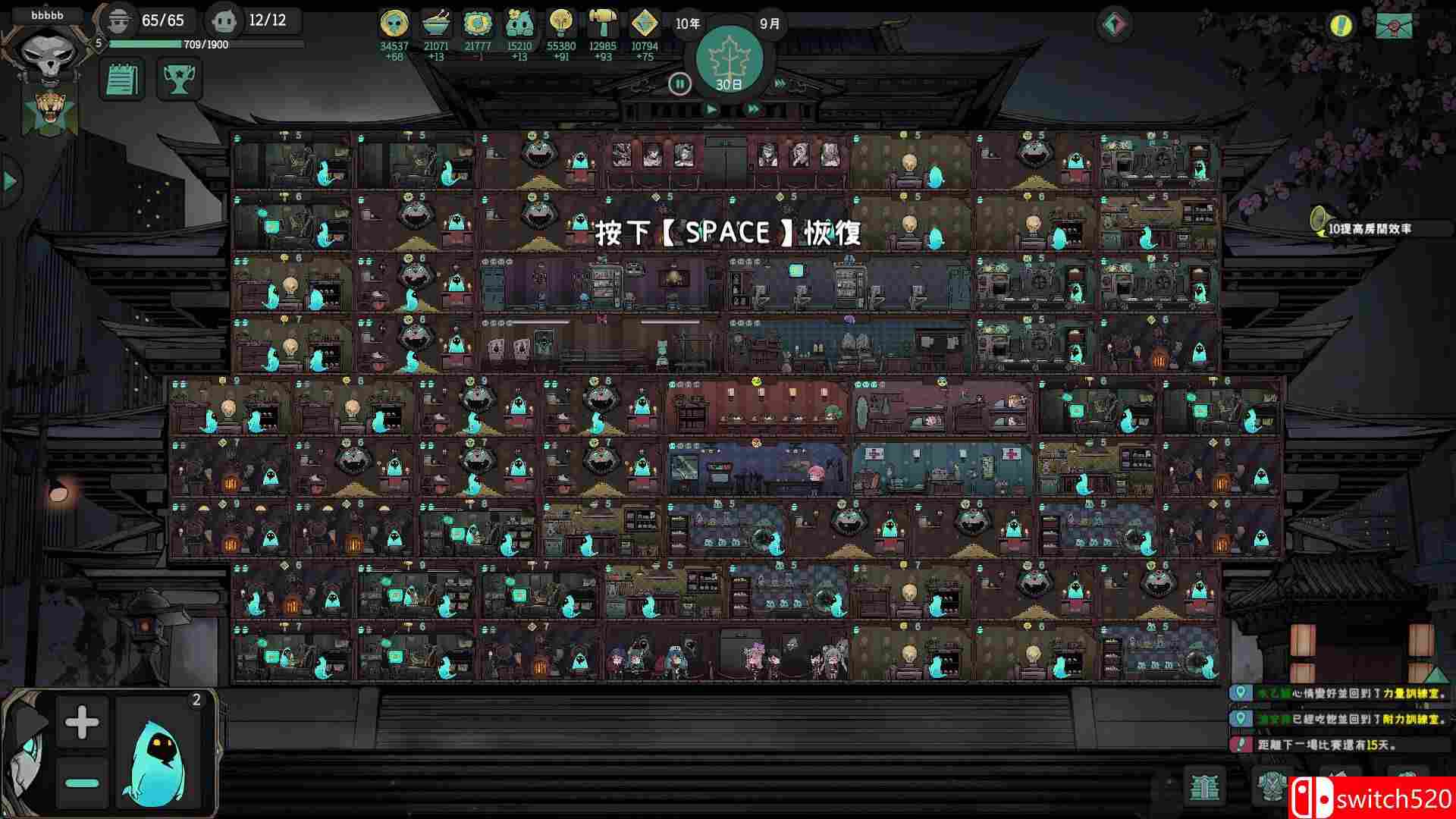Viewport: 1456px width, 819px height.
Task: Open the notepad task list
Action: pos(120,78)
